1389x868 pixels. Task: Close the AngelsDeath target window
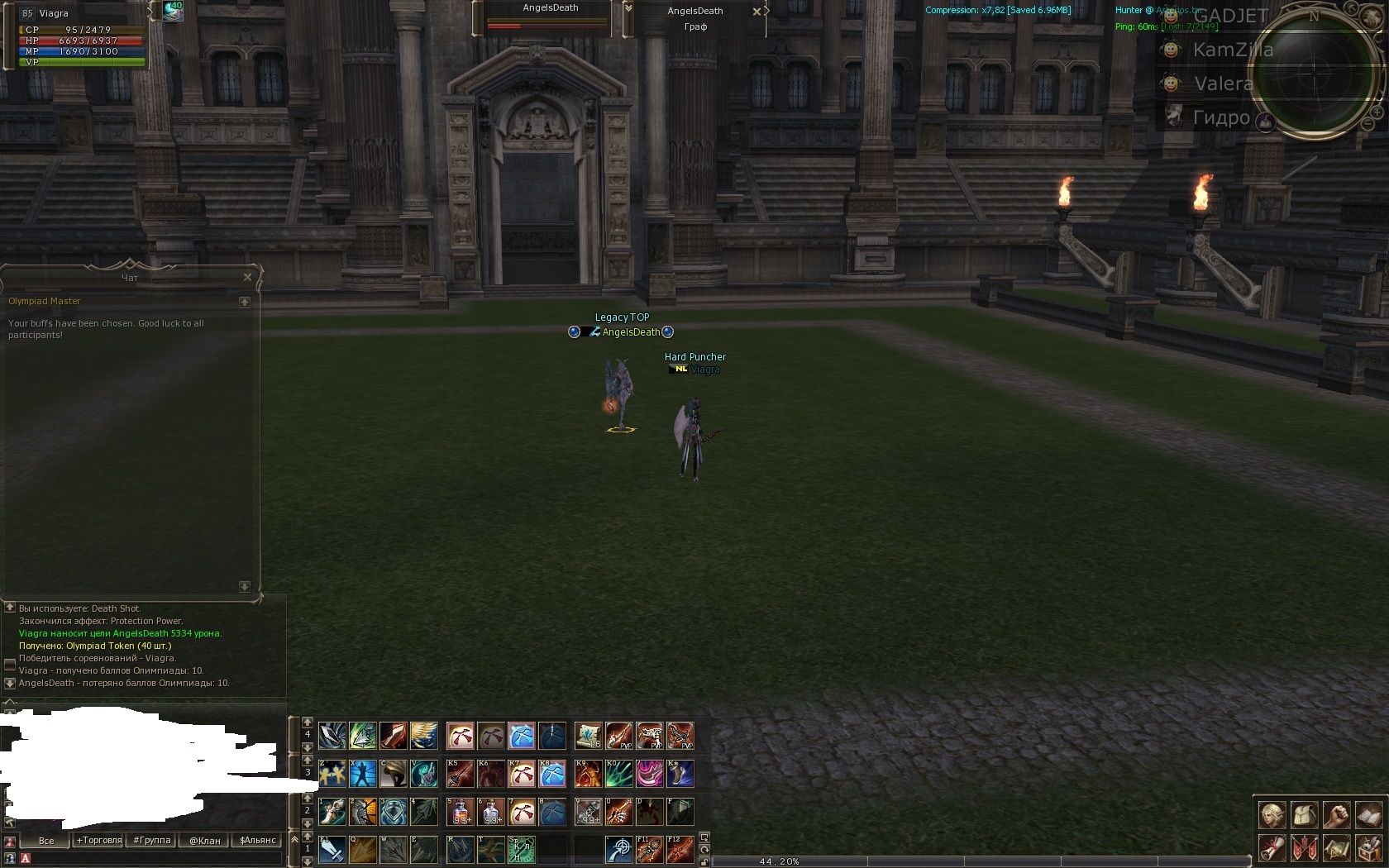coord(757,12)
